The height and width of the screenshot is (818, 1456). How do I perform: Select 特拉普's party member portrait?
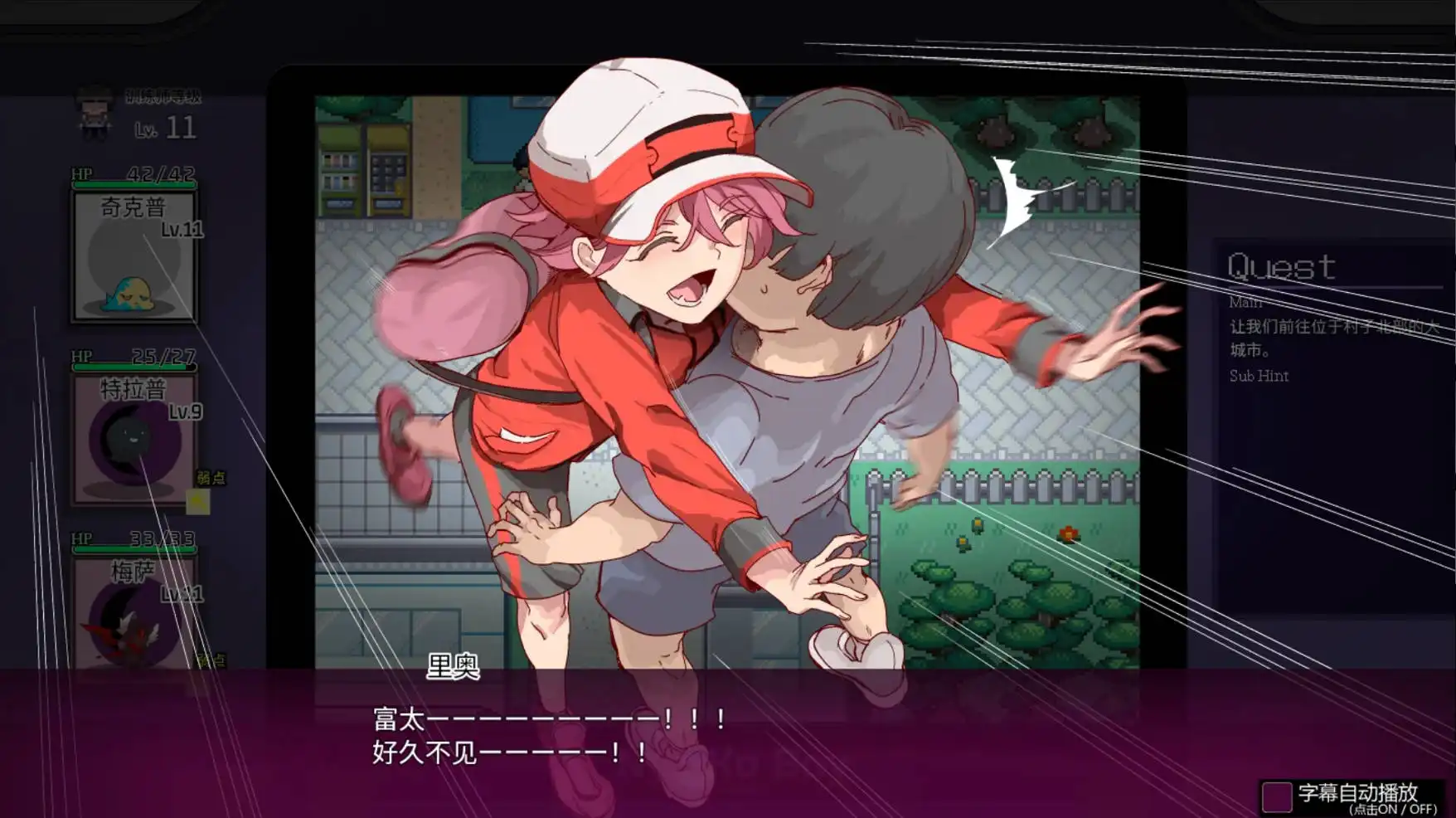click(134, 440)
